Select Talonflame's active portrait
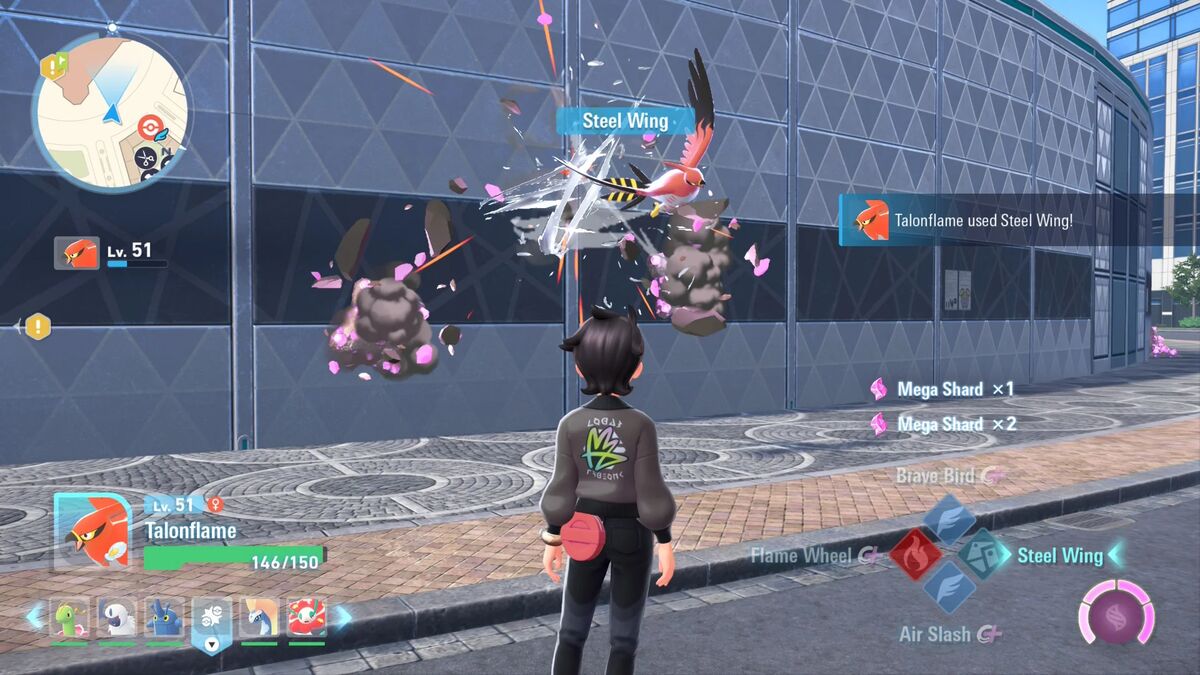The width and height of the screenshot is (1200, 675). click(92, 531)
